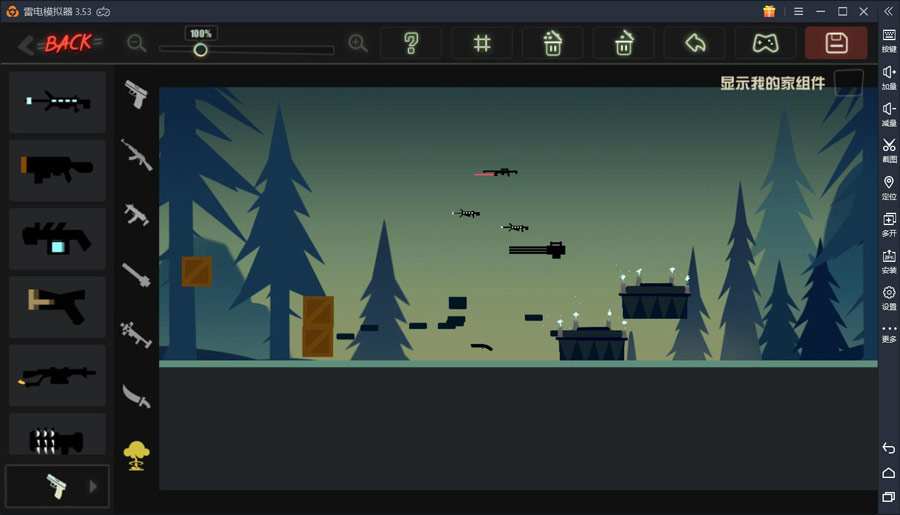
Task: Toggle the 显示我的家组件 checkbox
Action: pyautogui.click(x=848, y=83)
